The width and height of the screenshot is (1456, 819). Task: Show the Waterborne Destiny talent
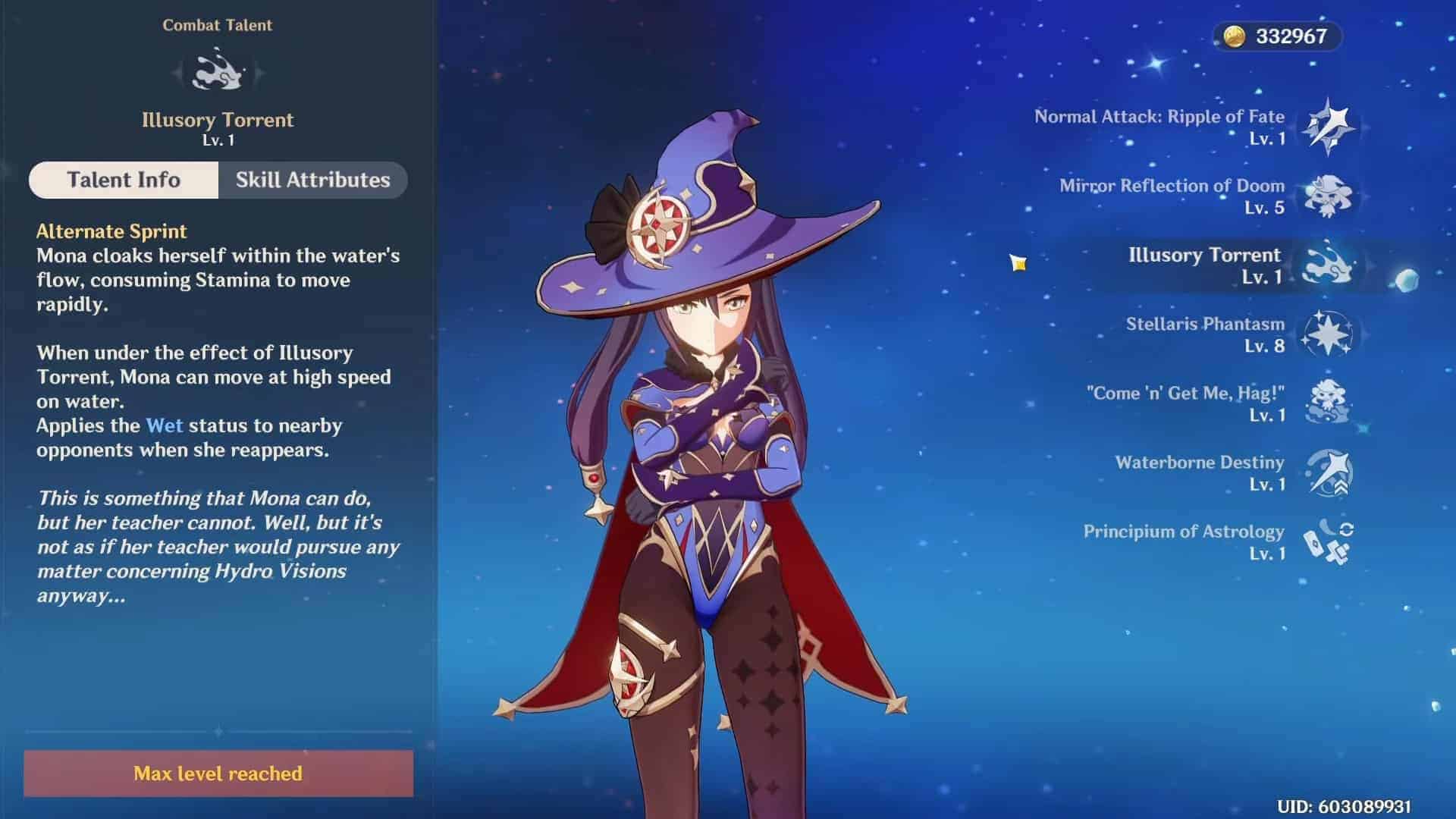point(1327,472)
